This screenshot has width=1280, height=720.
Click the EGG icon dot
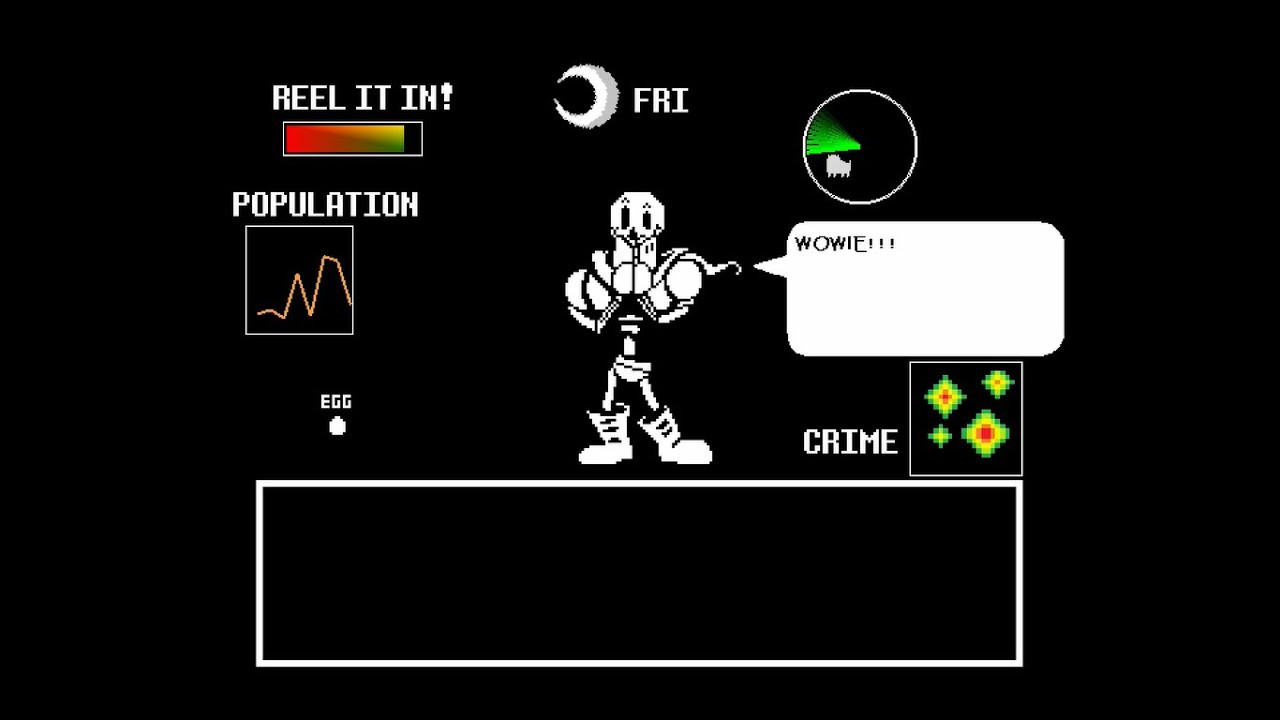tap(337, 425)
